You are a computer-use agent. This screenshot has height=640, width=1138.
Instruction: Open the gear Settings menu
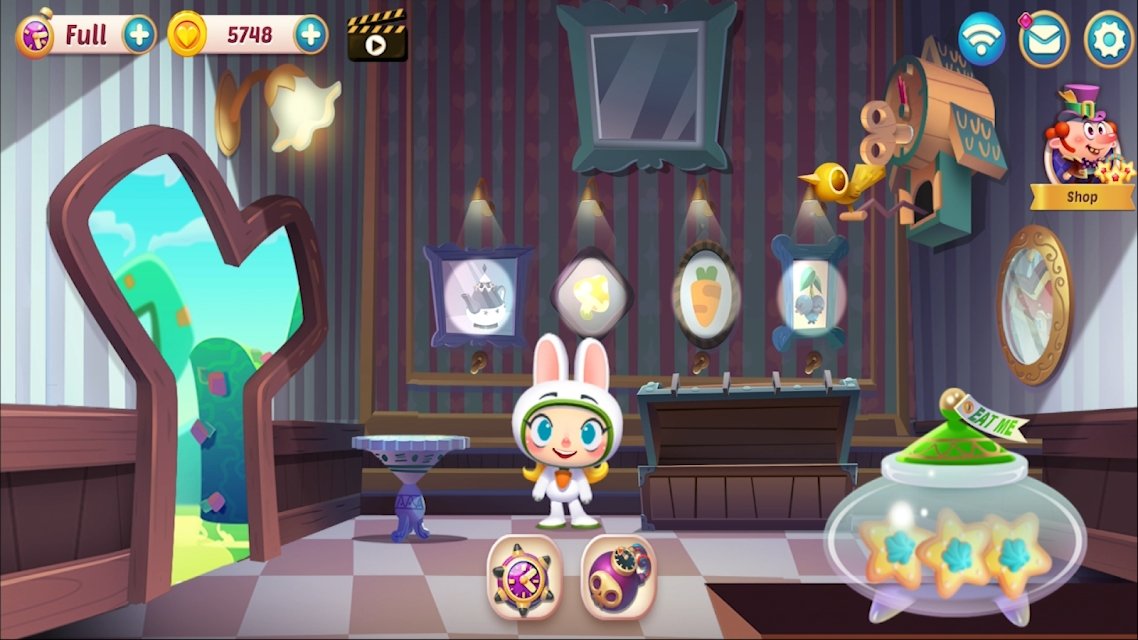coord(1108,38)
